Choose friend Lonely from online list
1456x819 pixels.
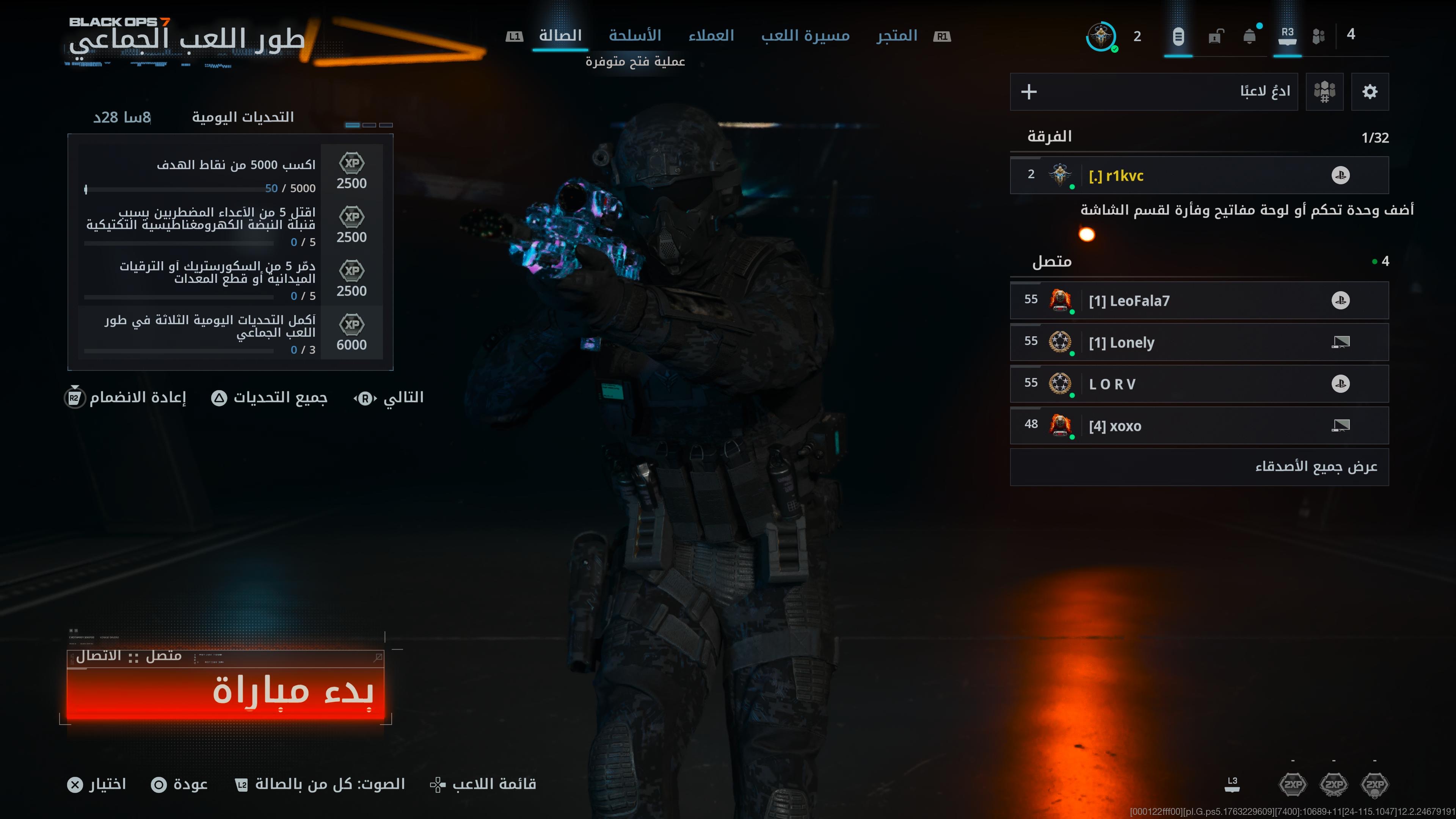(x=1198, y=342)
